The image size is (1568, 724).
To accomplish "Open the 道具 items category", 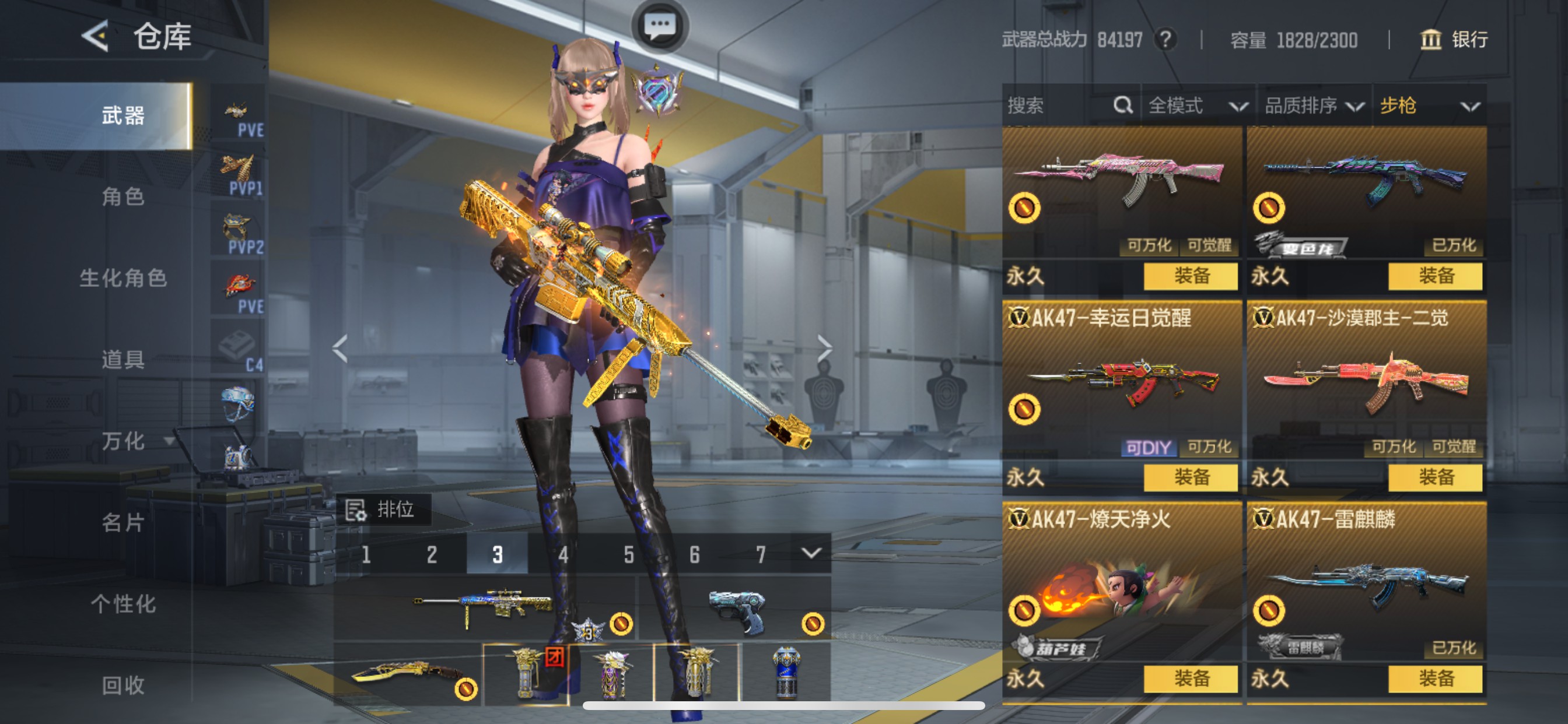I will 123,360.
